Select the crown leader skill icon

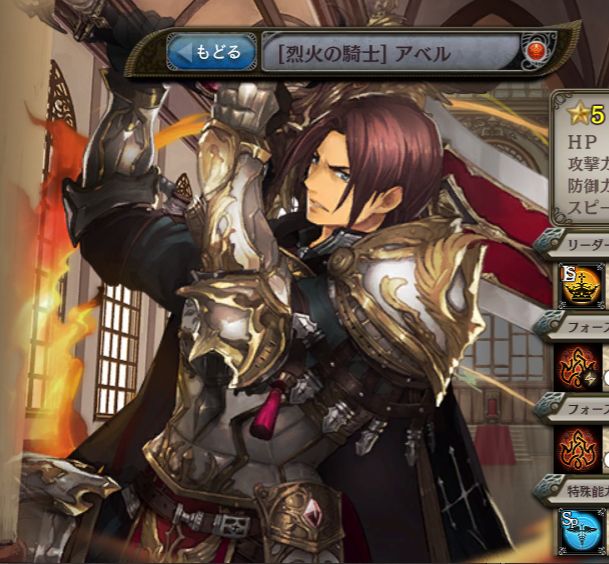click(581, 283)
